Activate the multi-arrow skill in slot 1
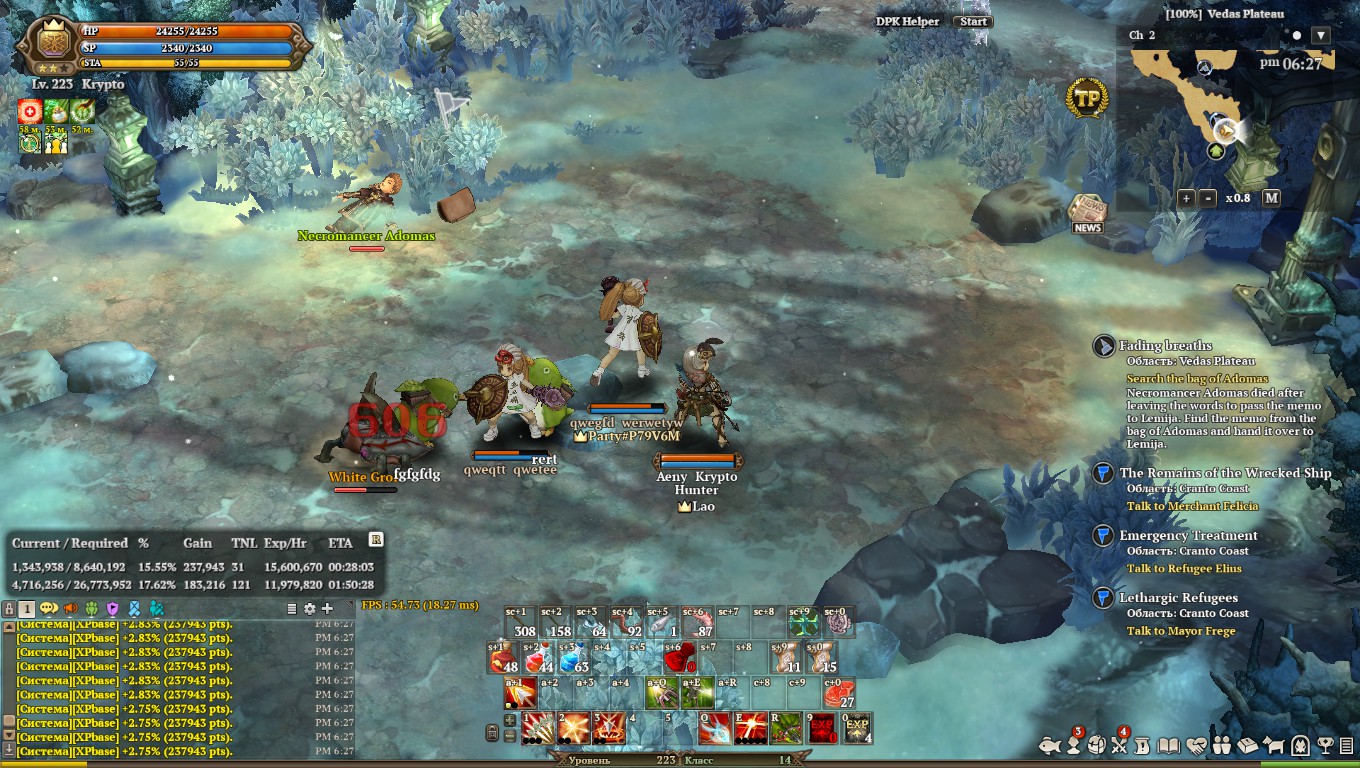 (x=538, y=728)
